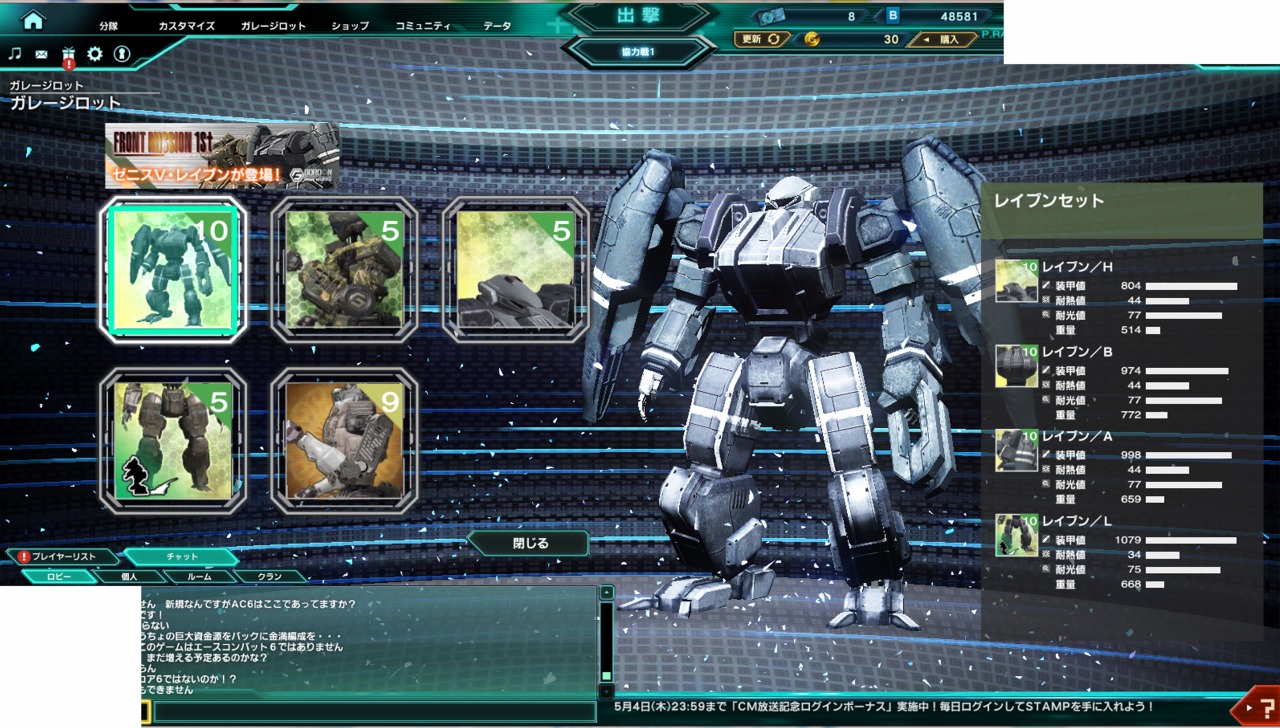Open the gear settings icon
This screenshot has width=1280, height=728.
click(95, 54)
